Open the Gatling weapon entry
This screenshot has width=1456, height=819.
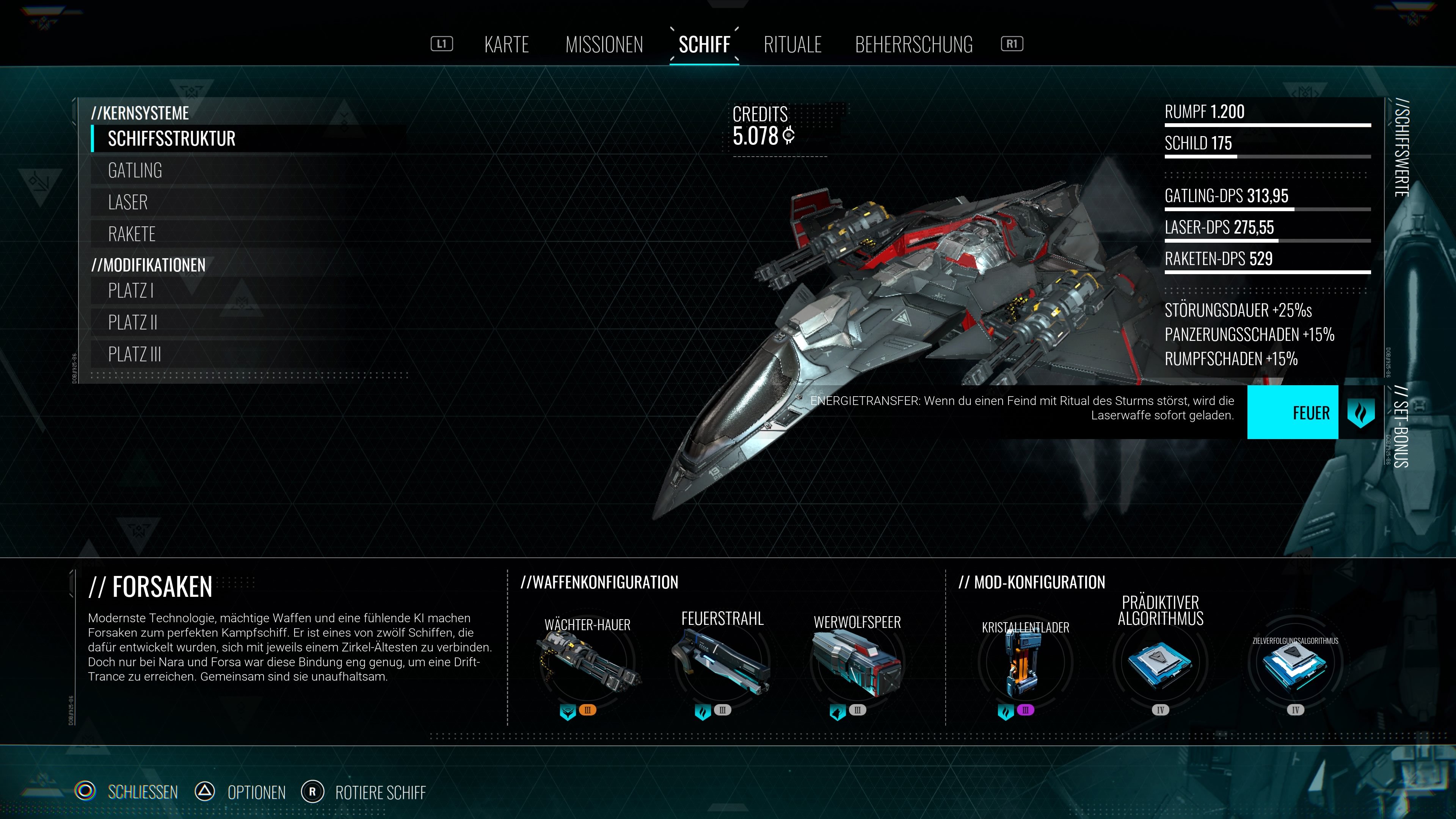[135, 171]
